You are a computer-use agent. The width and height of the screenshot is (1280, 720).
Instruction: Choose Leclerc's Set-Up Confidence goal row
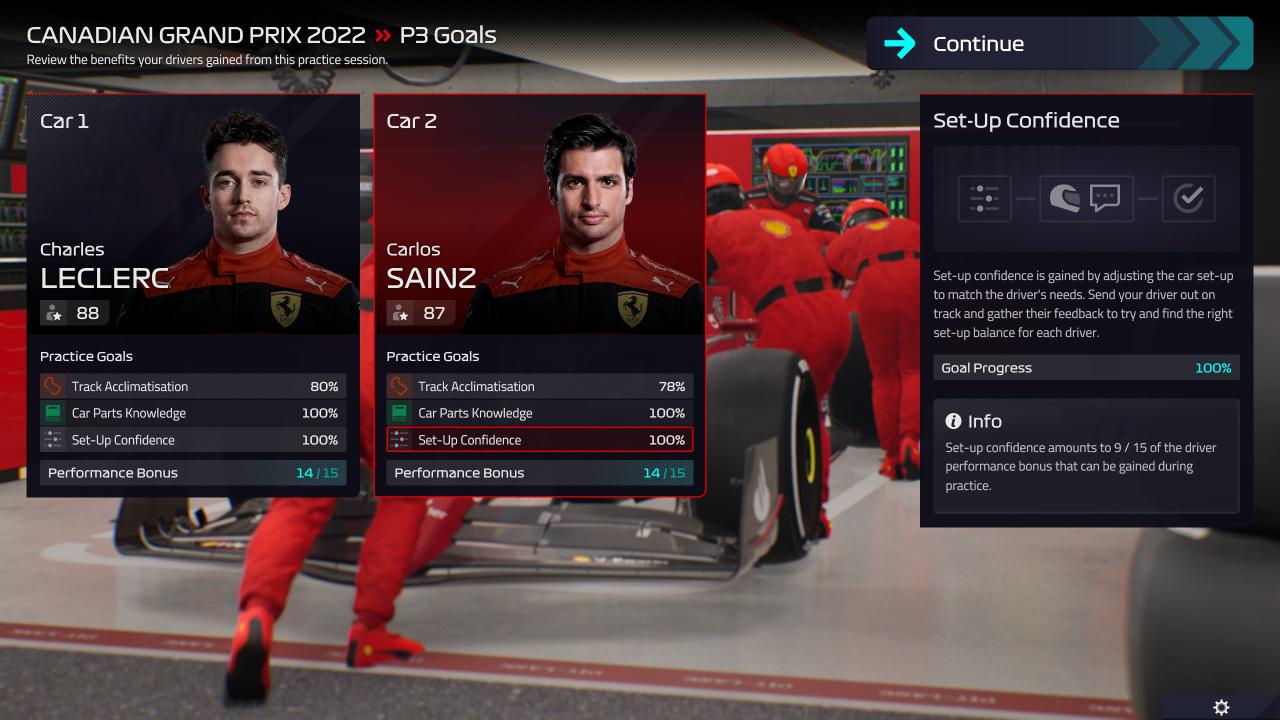[x=193, y=440]
